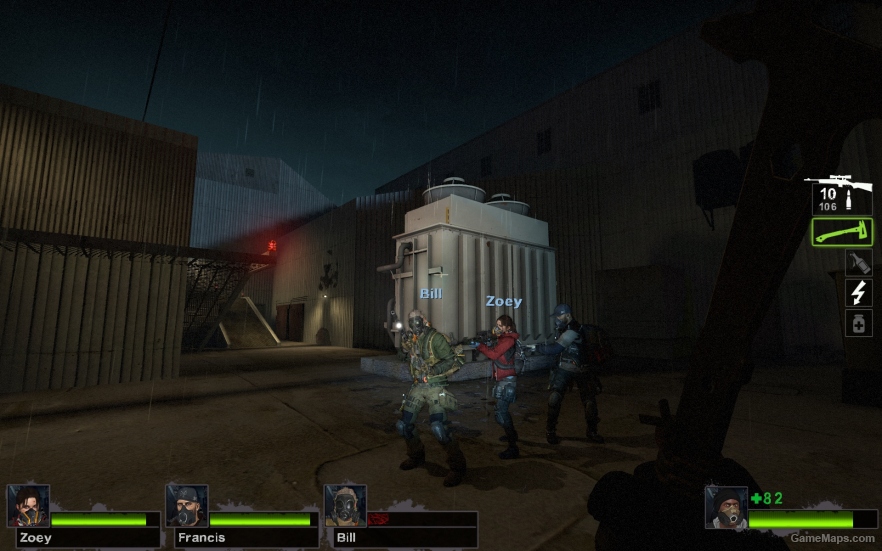The width and height of the screenshot is (882, 551).
Task: Click your own survivor portrait
Action: pos(725,507)
